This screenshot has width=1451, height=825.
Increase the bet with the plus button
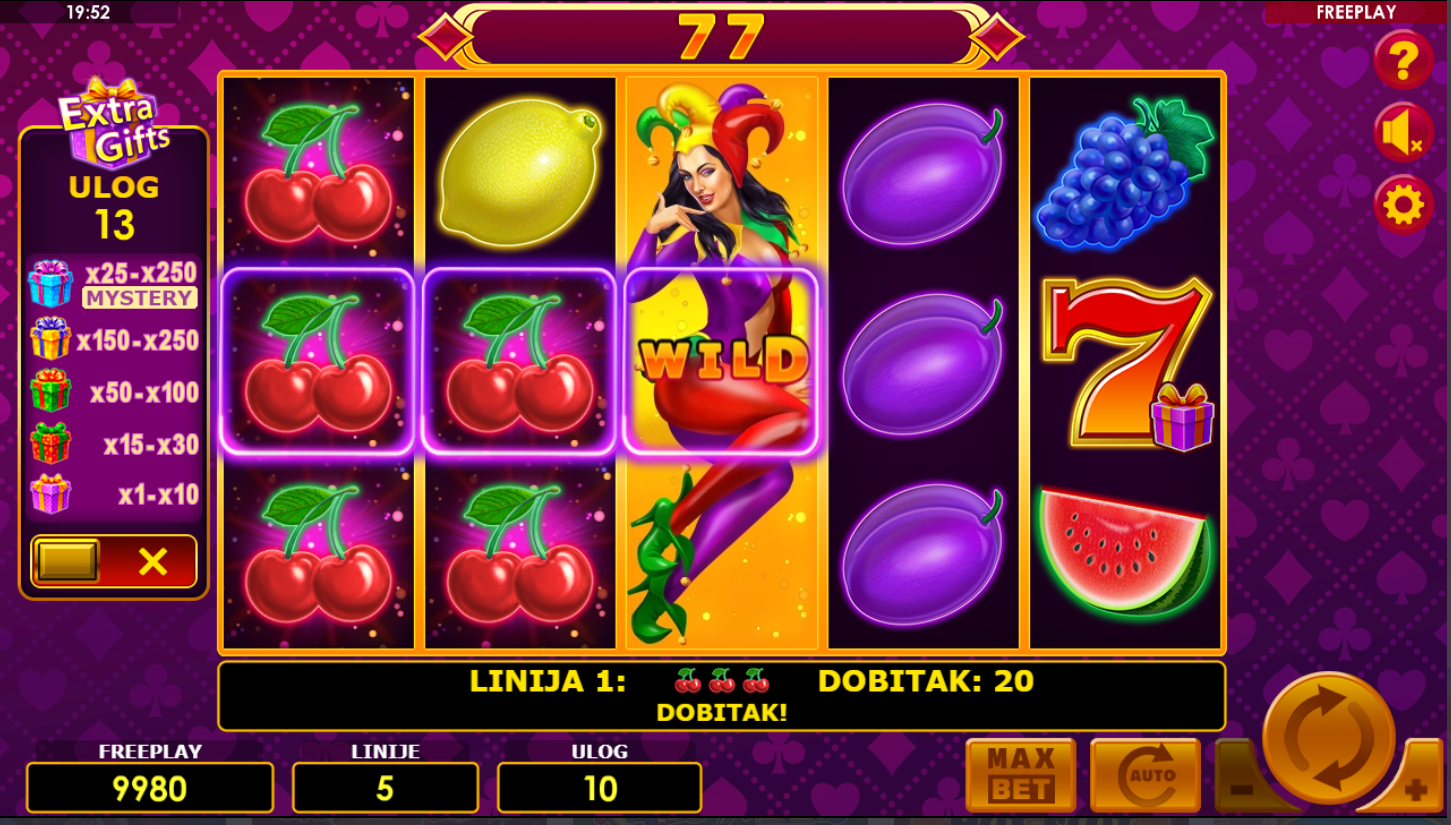(1414, 790)
